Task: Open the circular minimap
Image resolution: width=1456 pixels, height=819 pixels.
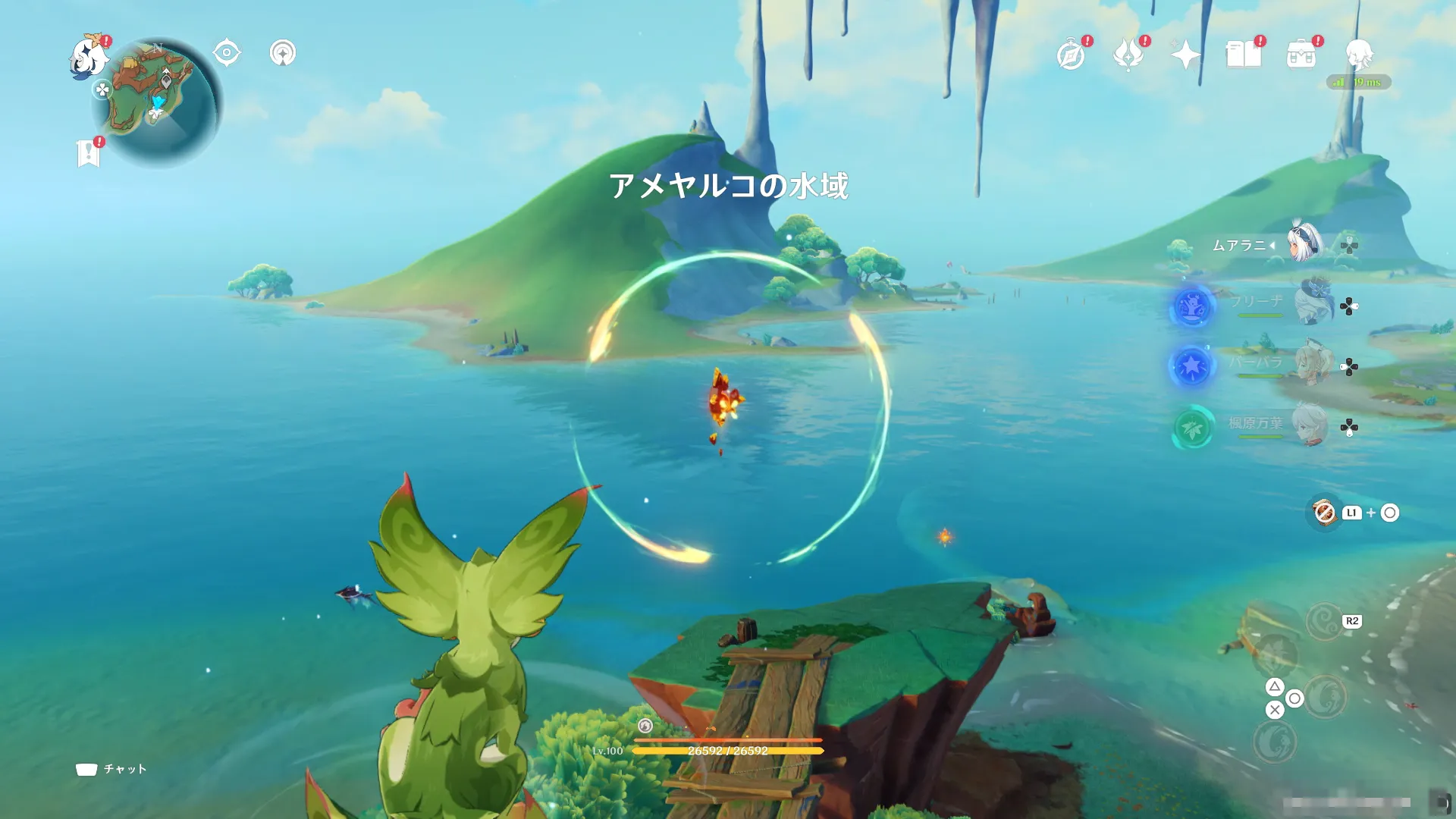Action: point(157,102)
